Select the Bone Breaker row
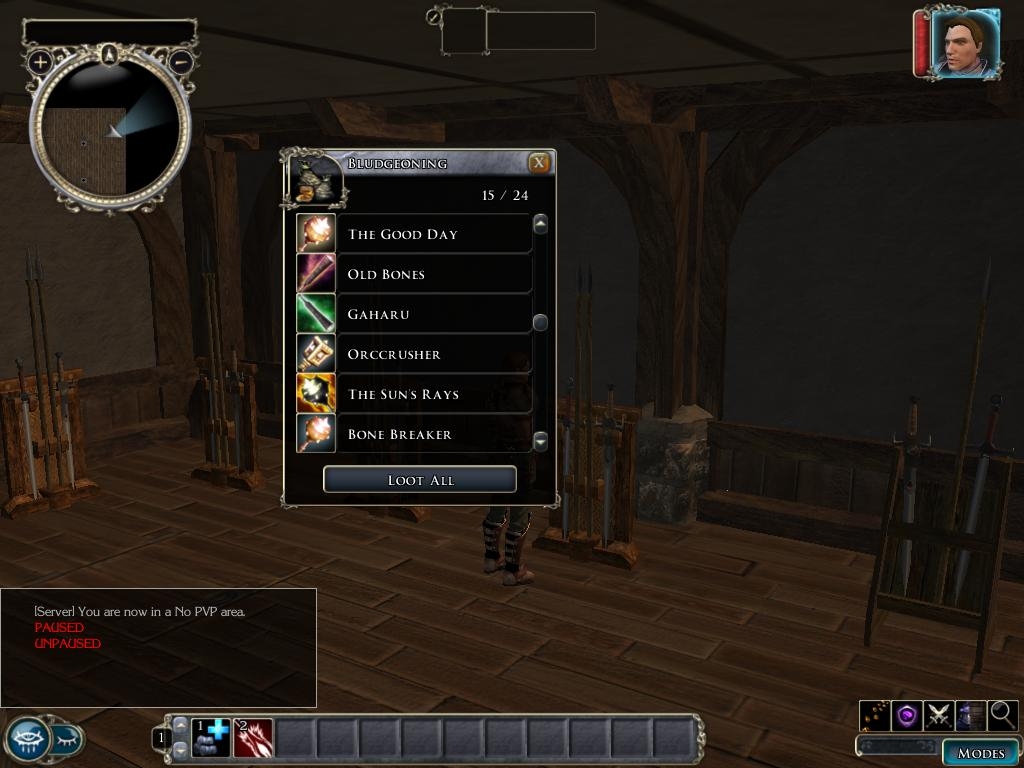The height and width of the screenshot is (768, 1024). point(433,434)
